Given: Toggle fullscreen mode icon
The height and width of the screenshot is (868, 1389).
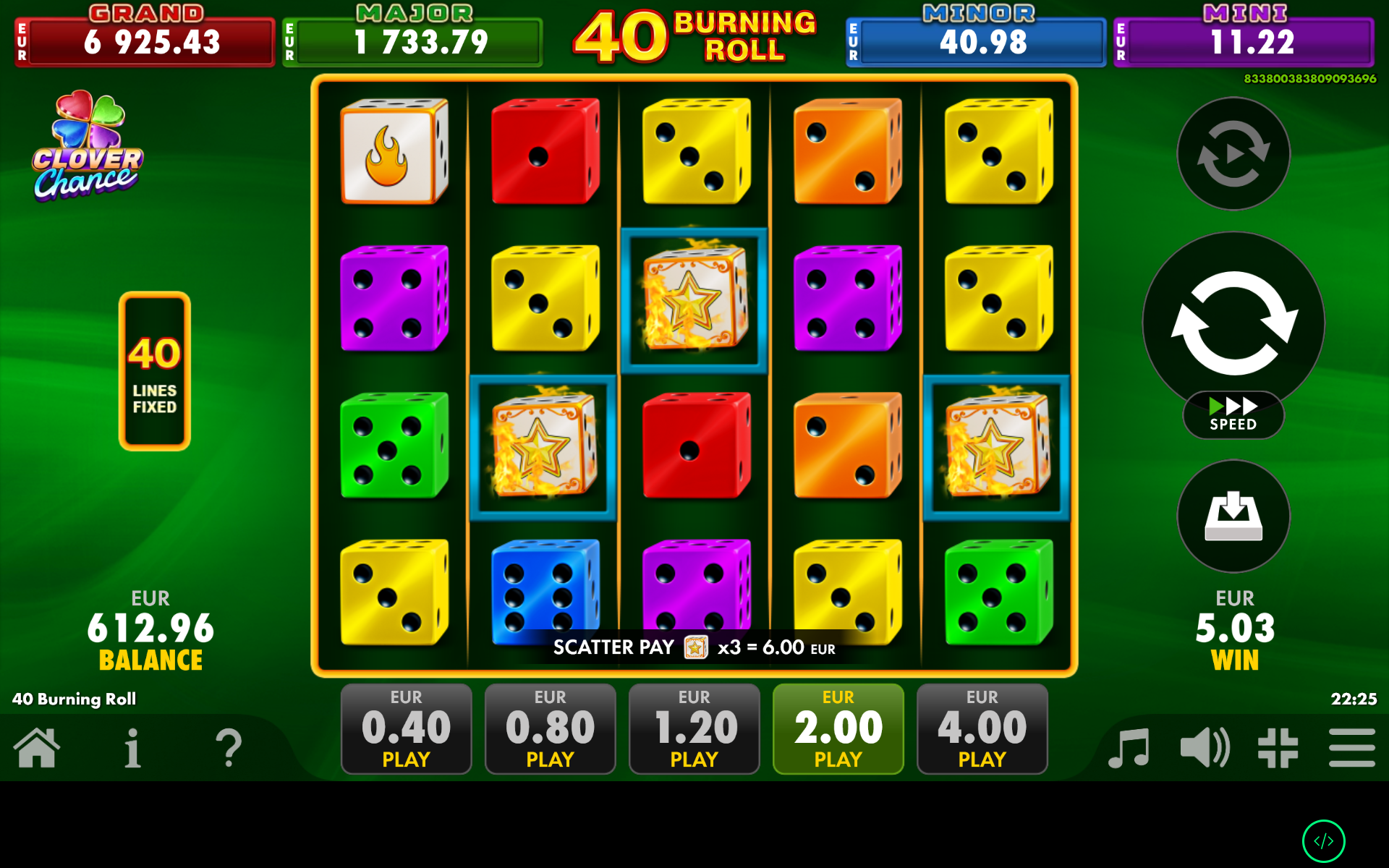Looking at the screenshot, I should point(1278,749).
